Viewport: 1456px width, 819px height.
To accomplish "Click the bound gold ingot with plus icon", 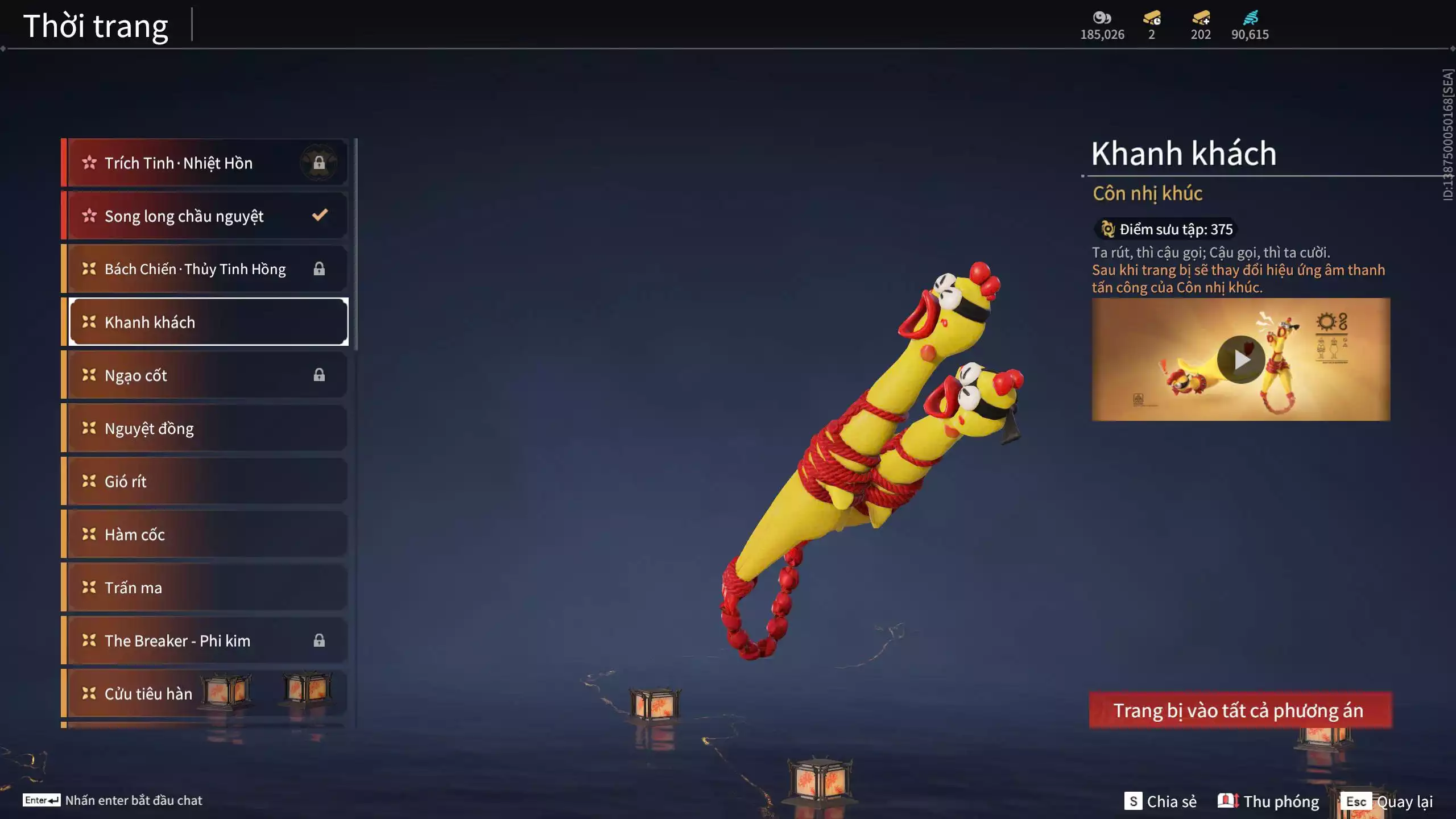I will [x=1201, y=18].
